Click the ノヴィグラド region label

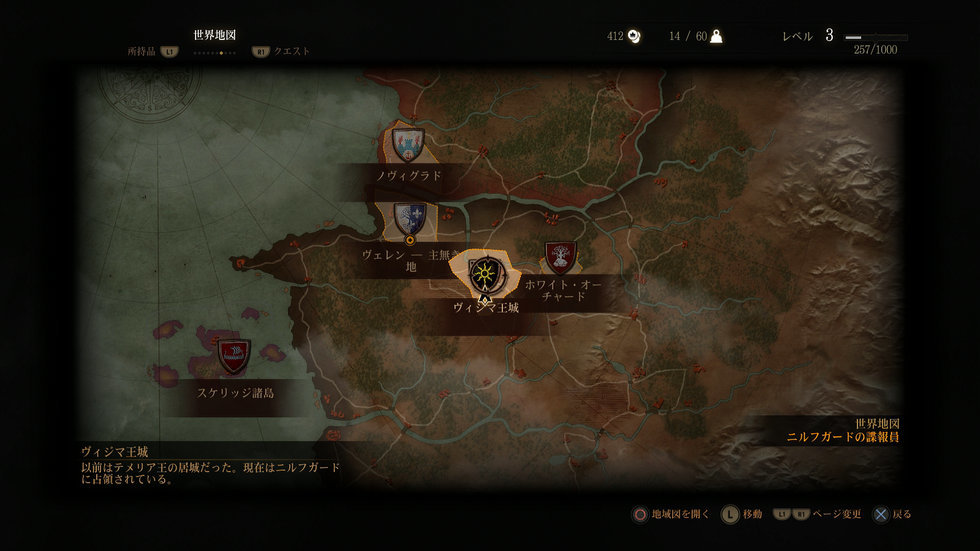point(409,175)
